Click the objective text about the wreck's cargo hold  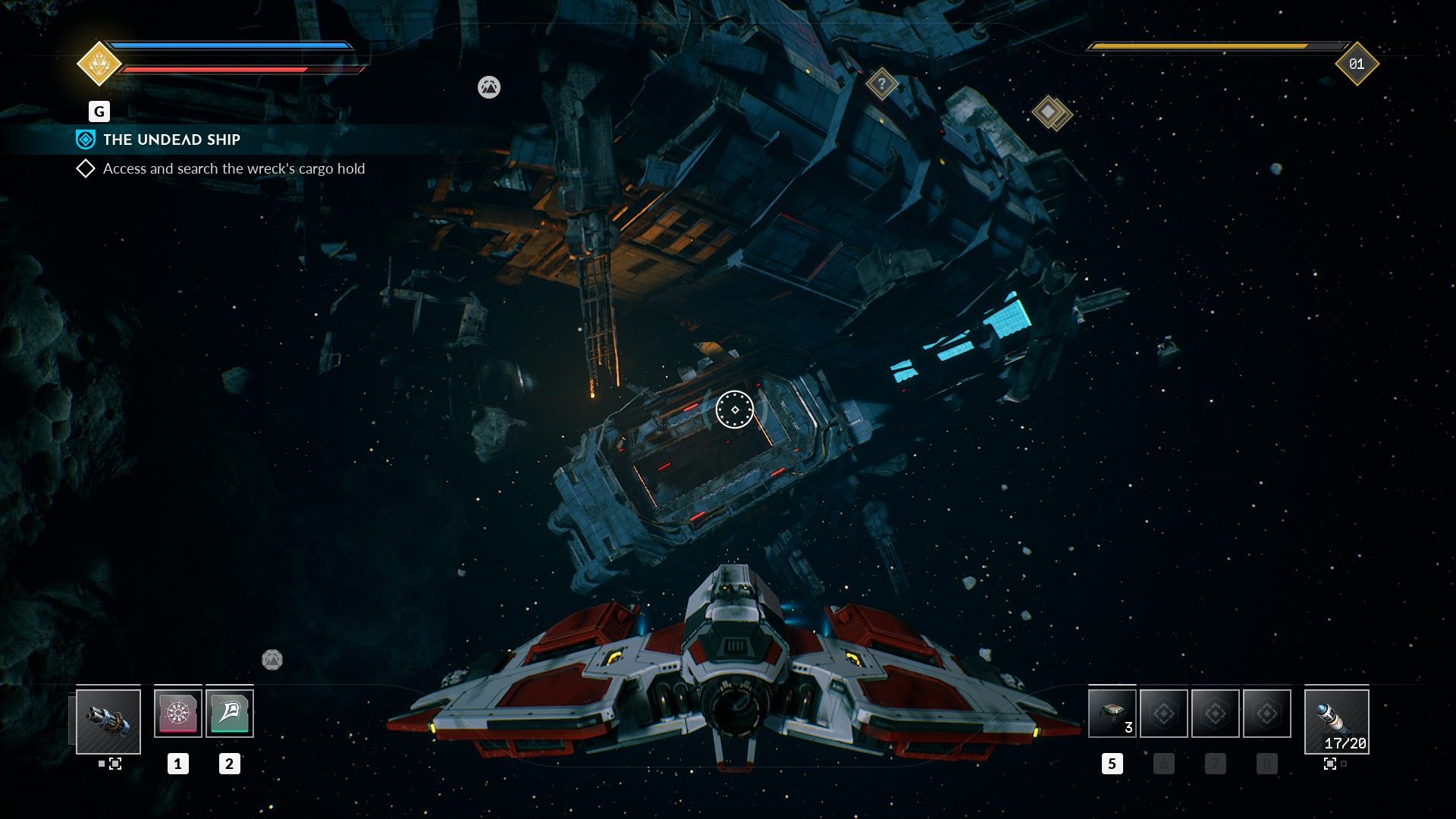[234, 169]
